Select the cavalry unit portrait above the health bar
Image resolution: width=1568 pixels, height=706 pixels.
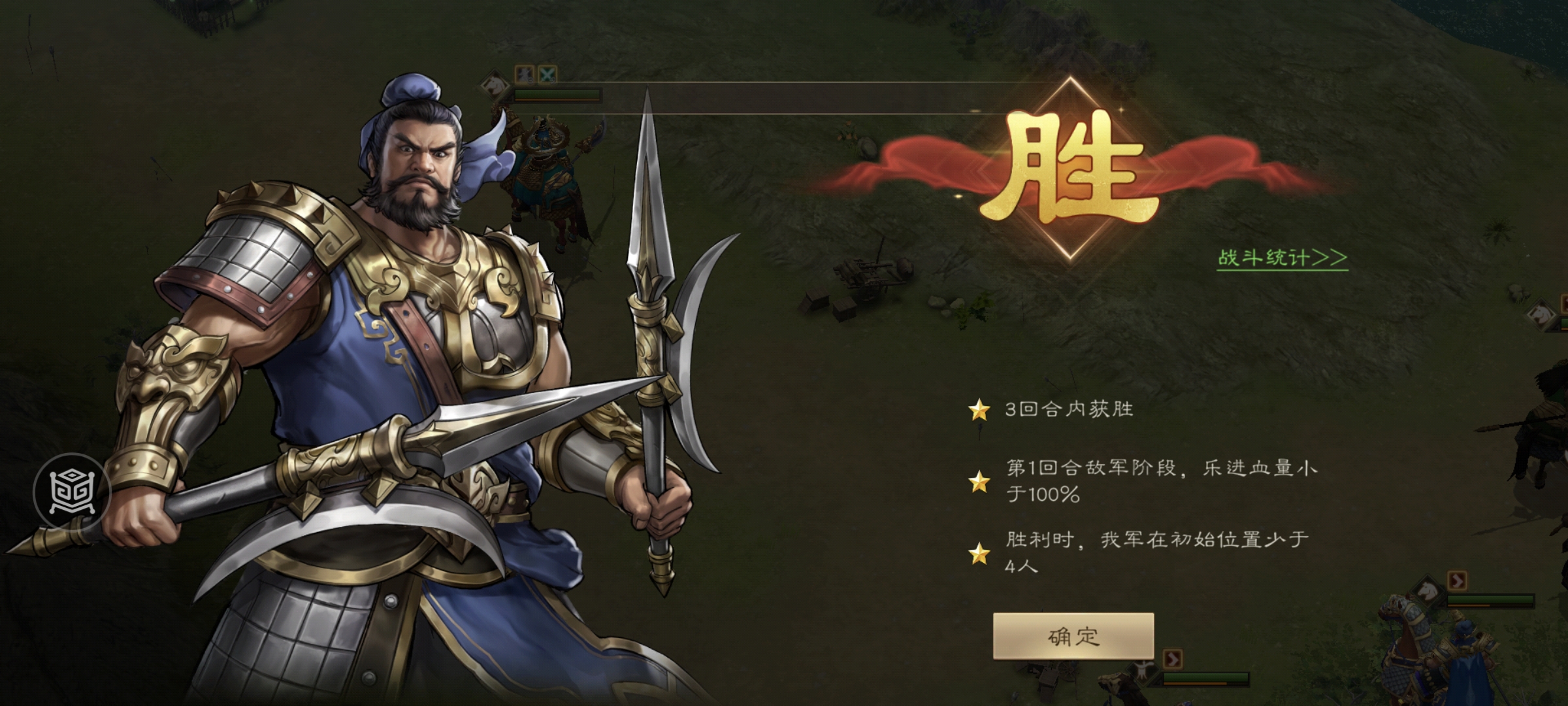[x=495, y=85]
